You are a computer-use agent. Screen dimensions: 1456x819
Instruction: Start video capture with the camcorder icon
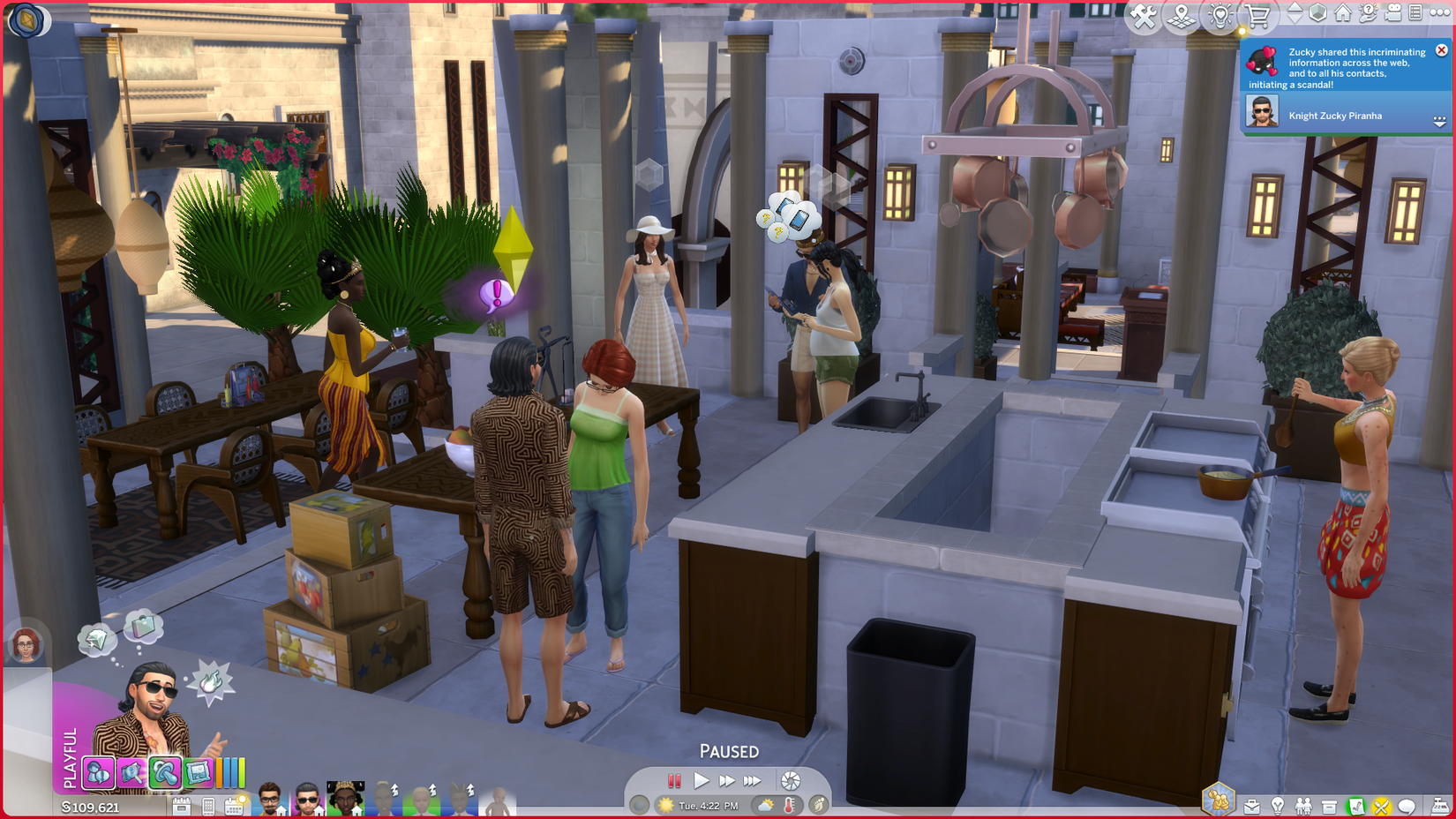(x=1394, y=13)
